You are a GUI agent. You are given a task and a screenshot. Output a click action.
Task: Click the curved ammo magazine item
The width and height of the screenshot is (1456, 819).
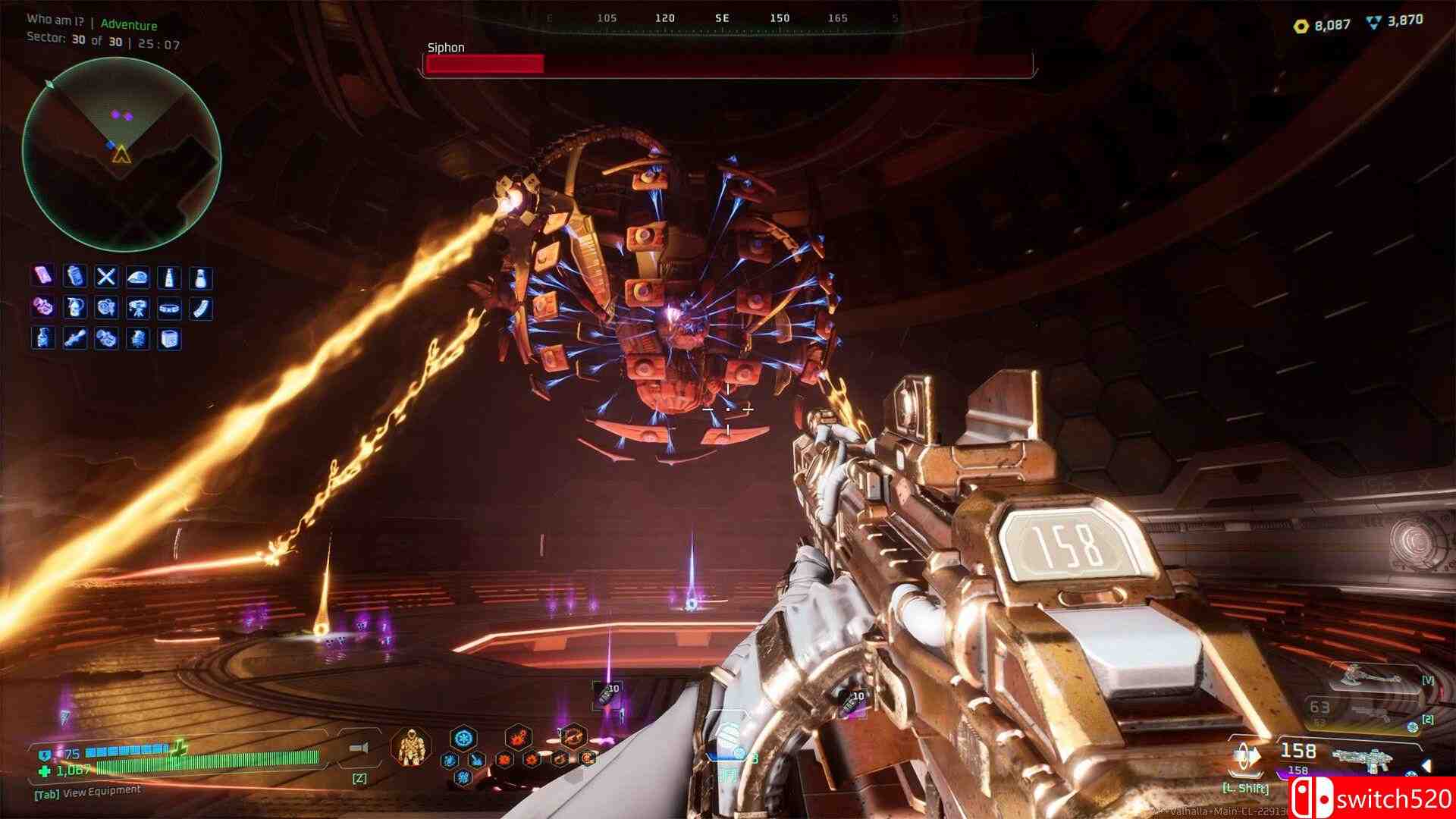pyautogui.click(x=200, y=308)
